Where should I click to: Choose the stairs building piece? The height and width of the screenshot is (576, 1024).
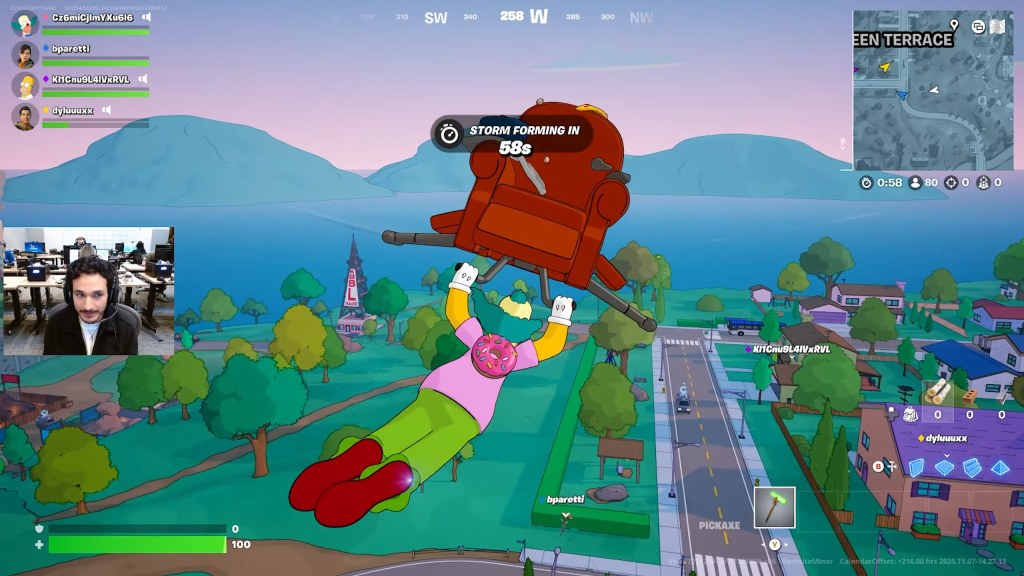coord(972,467)
